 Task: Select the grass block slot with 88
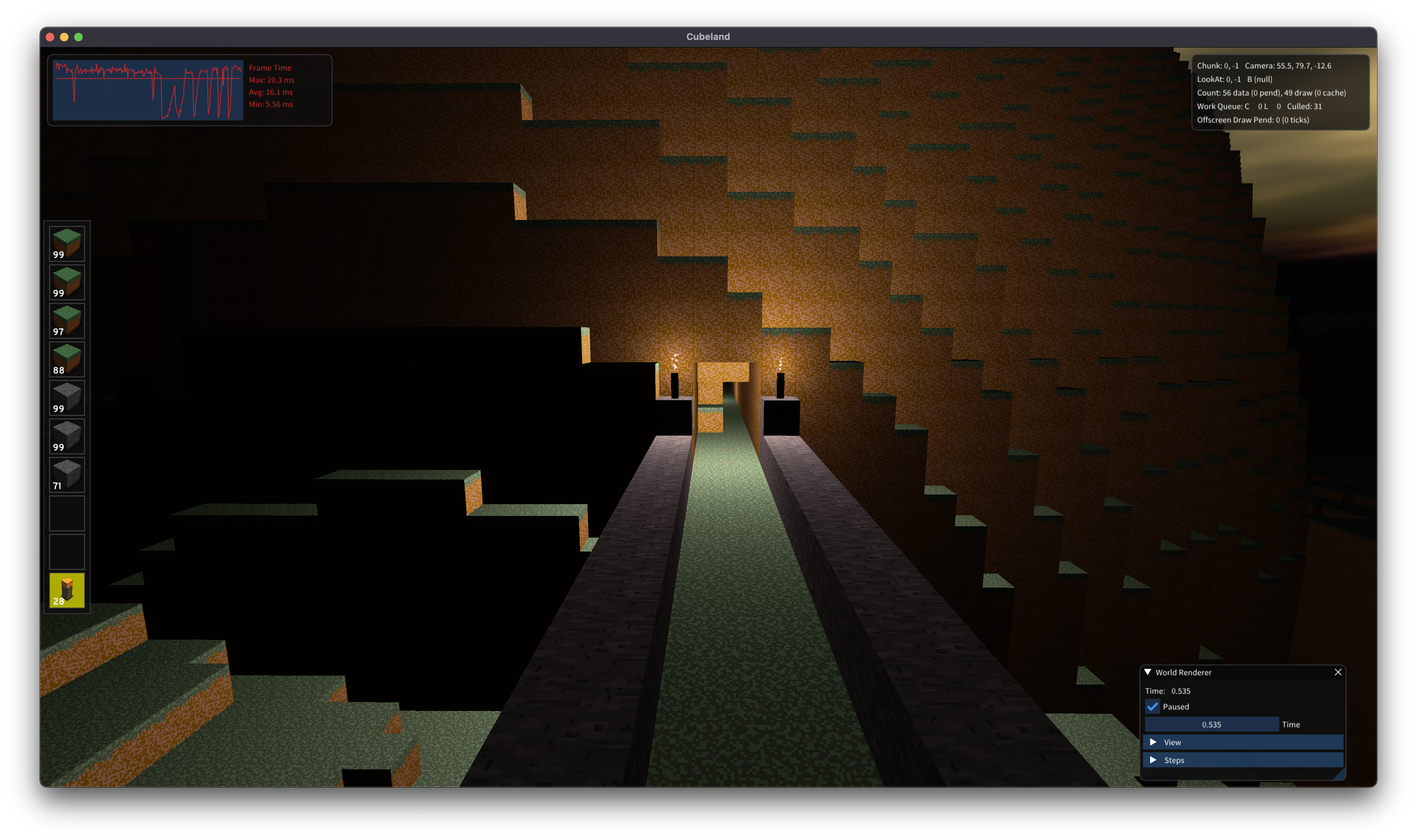pyautogui.click(x=67, y=359)
